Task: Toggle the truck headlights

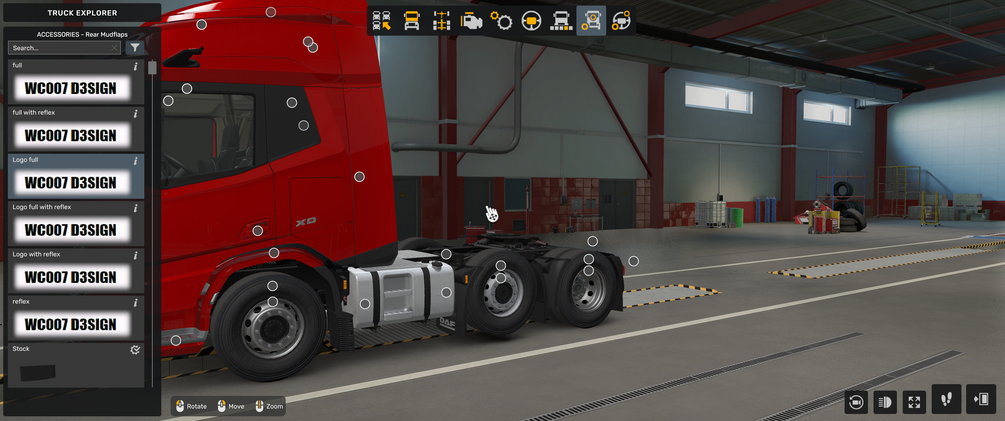Action: click(885, 401)
